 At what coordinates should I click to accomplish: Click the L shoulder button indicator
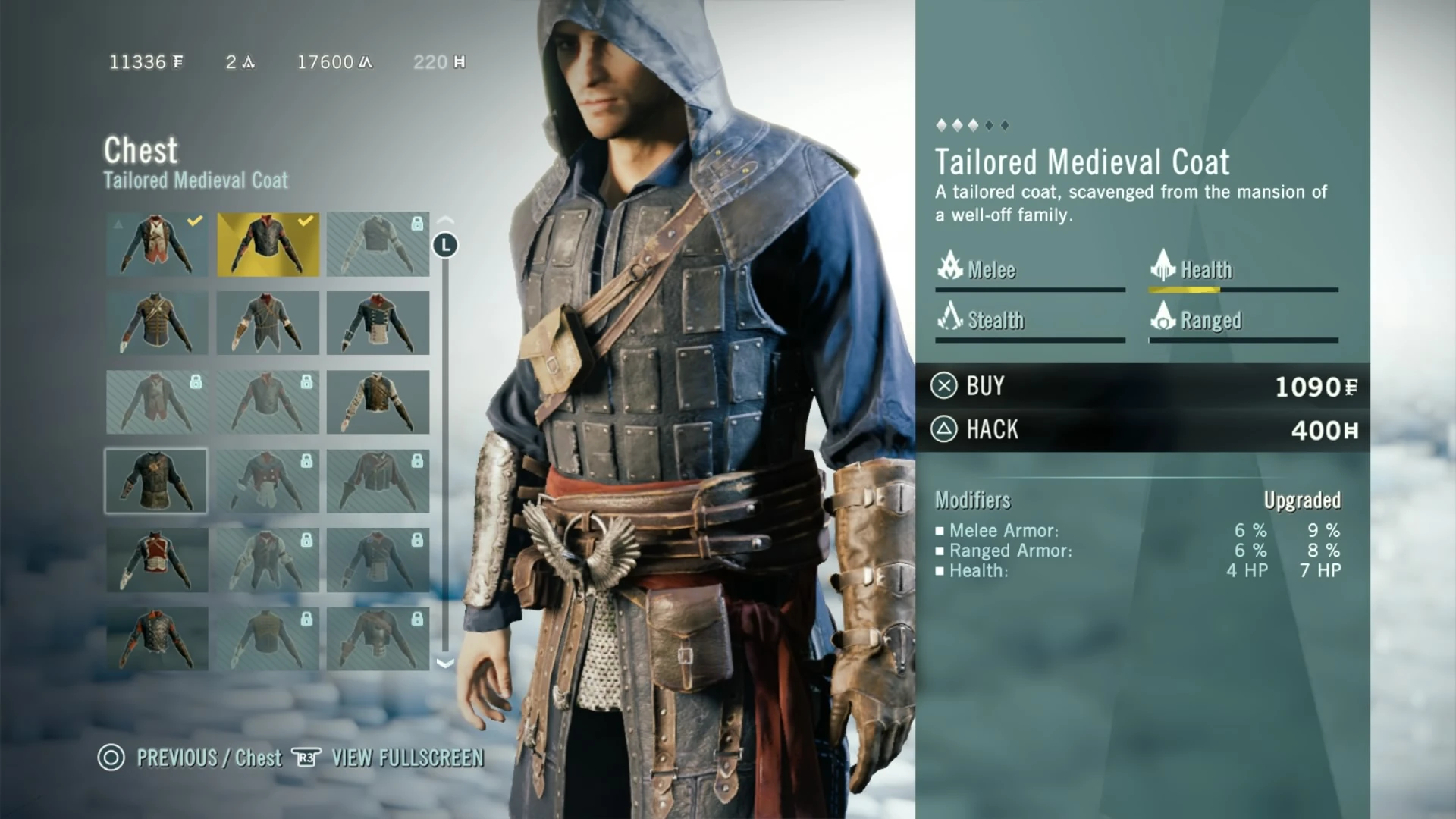[x=446, y=246]
